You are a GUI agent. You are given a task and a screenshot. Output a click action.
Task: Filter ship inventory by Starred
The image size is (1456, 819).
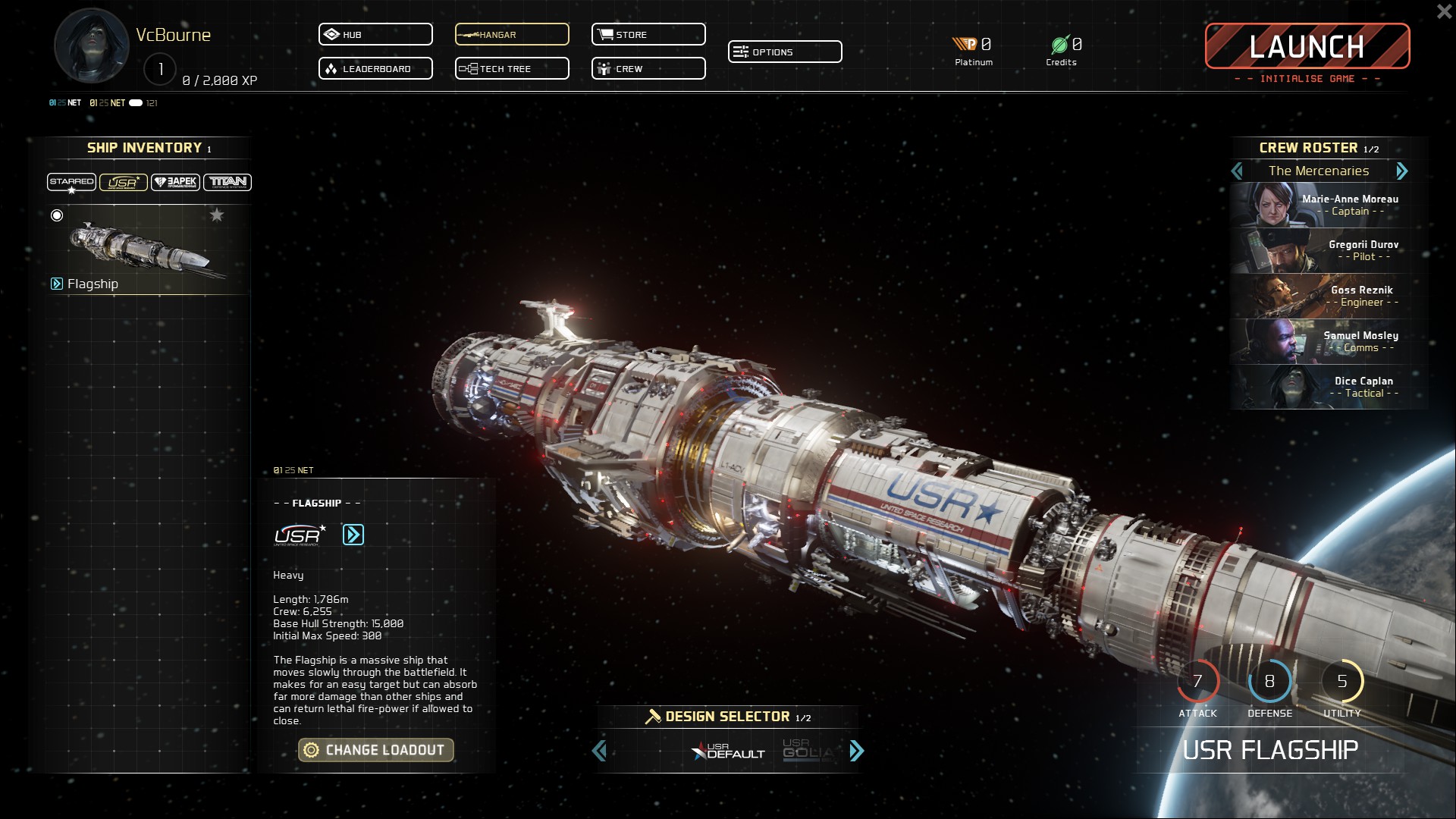coord(71,182)
